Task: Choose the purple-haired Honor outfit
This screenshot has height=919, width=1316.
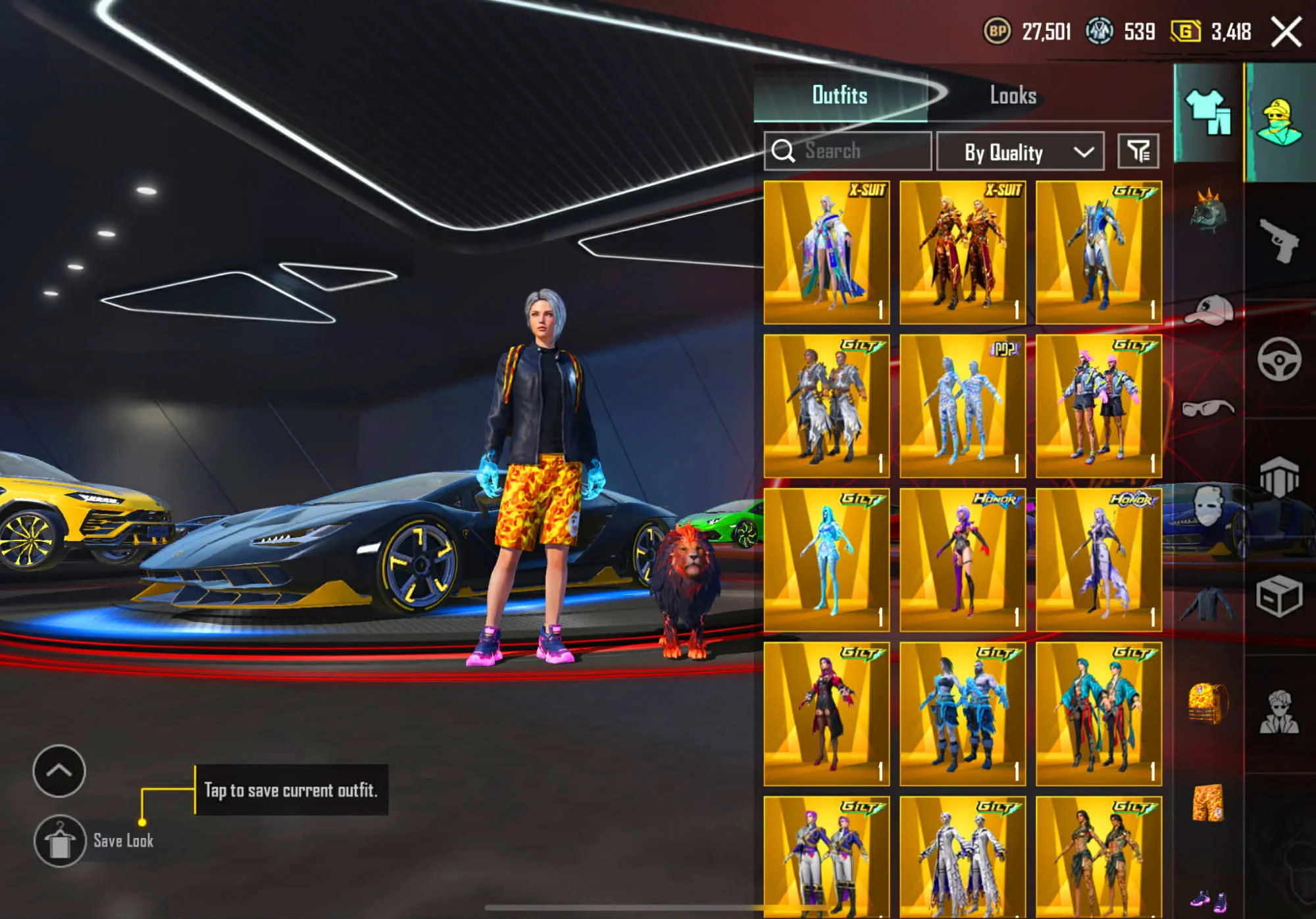Action: [962, 560]
